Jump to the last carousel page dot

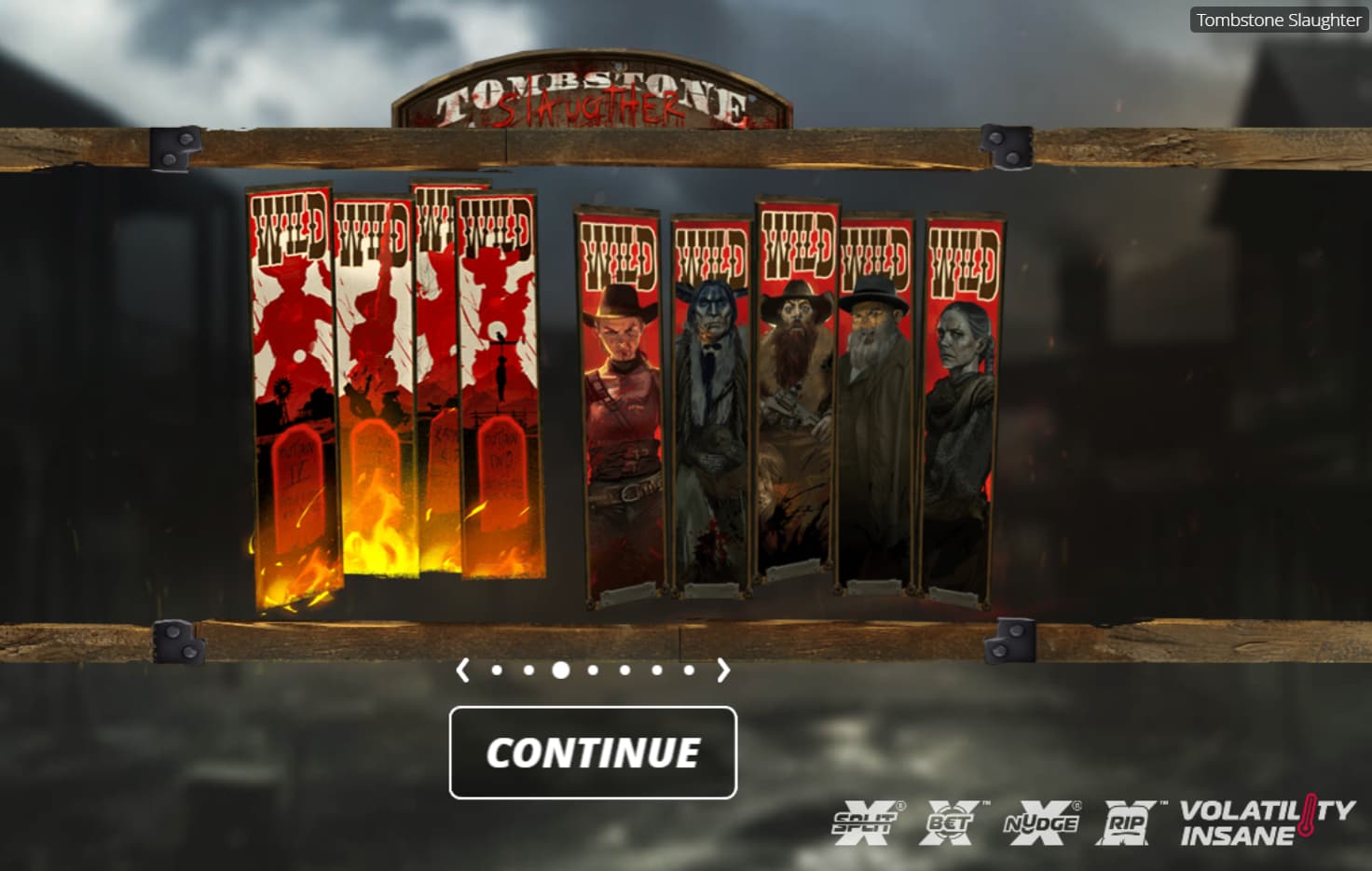(x=689, y=670)
